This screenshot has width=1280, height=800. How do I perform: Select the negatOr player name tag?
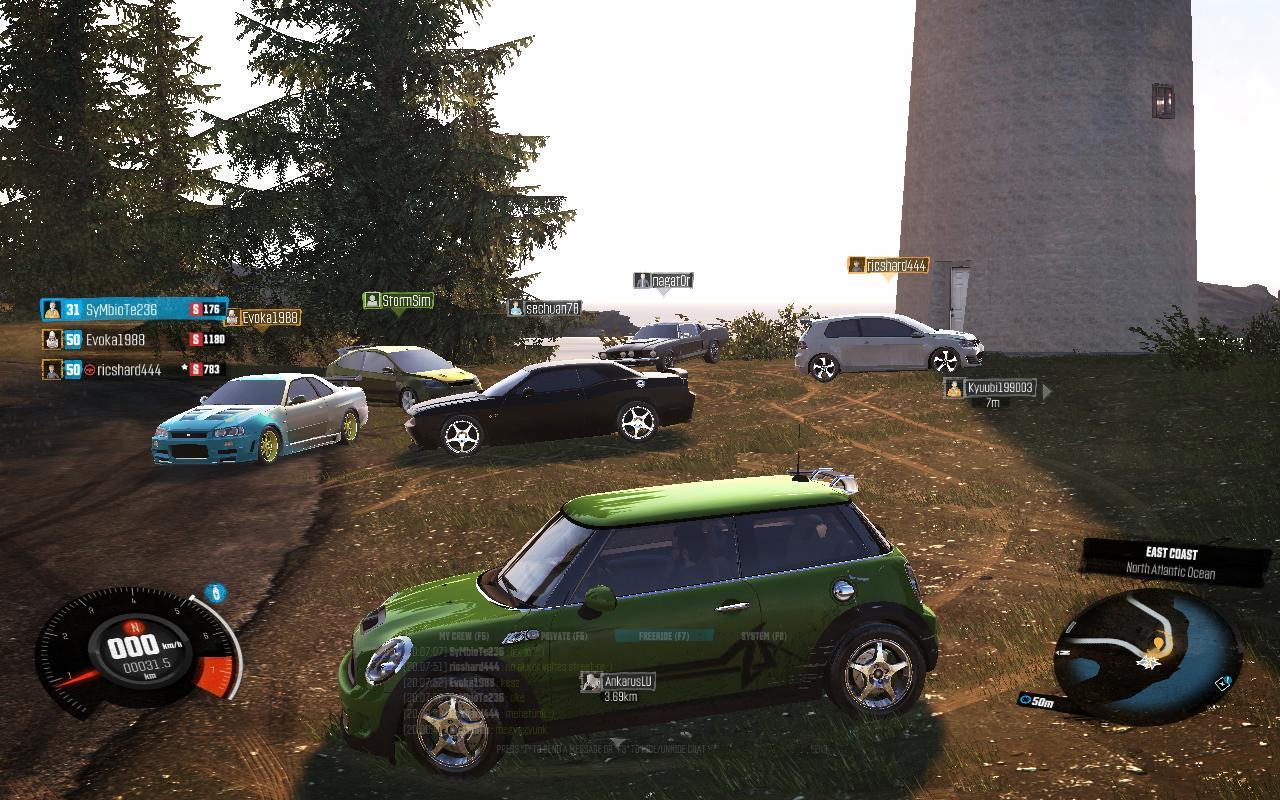click(x=663, y=281)
